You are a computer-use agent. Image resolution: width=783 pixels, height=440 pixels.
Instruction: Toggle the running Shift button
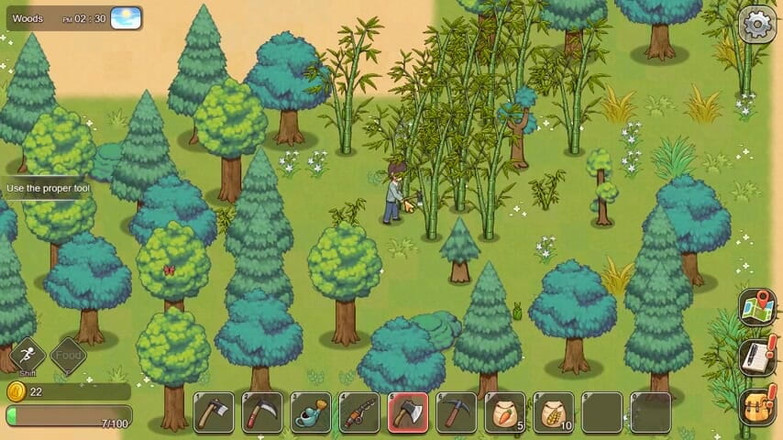[x=27, y=355]
